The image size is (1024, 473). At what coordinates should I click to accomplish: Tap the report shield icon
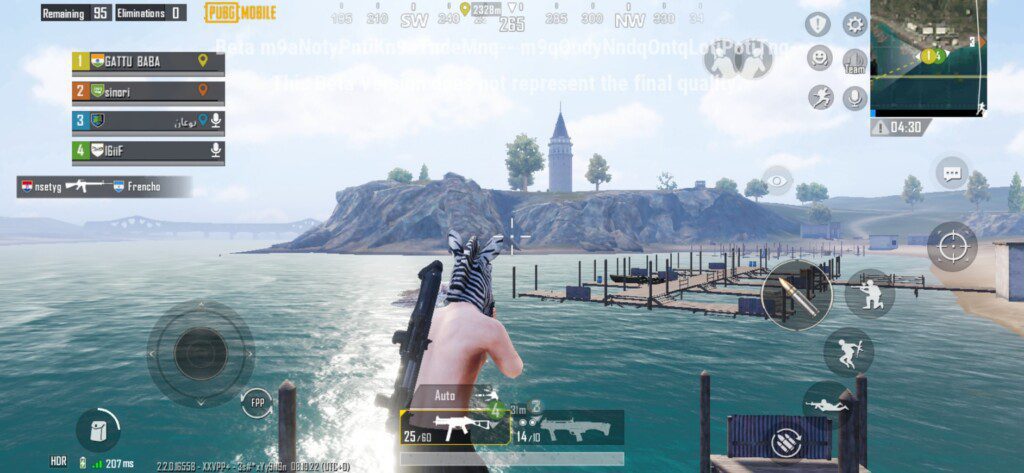pos(819,25)
